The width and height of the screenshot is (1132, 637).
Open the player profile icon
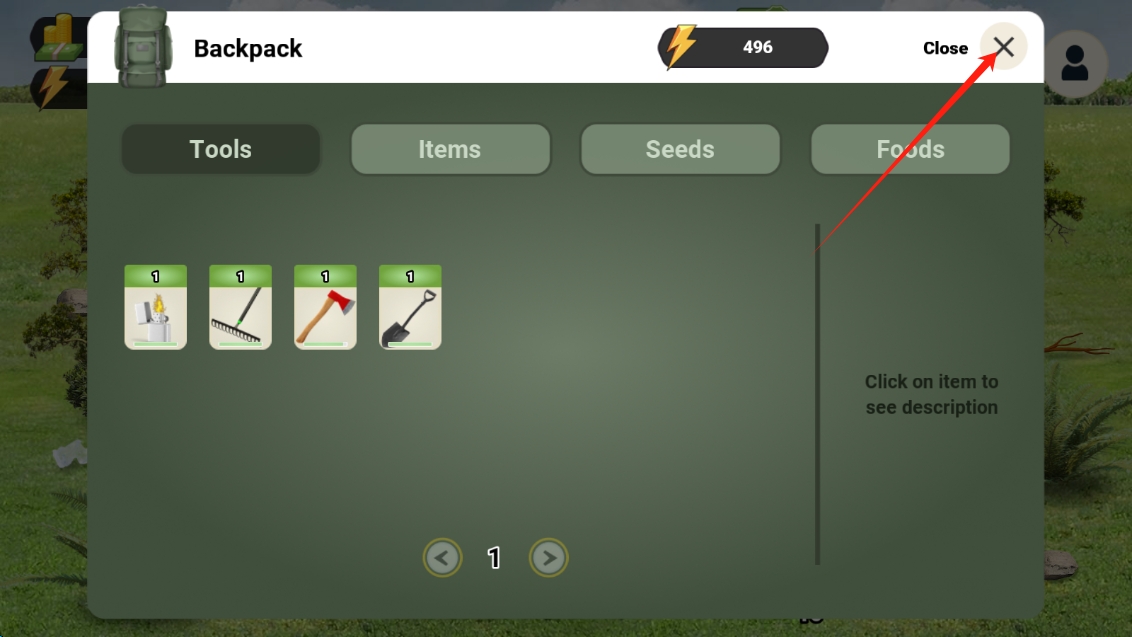click(x=1075, y=64)
